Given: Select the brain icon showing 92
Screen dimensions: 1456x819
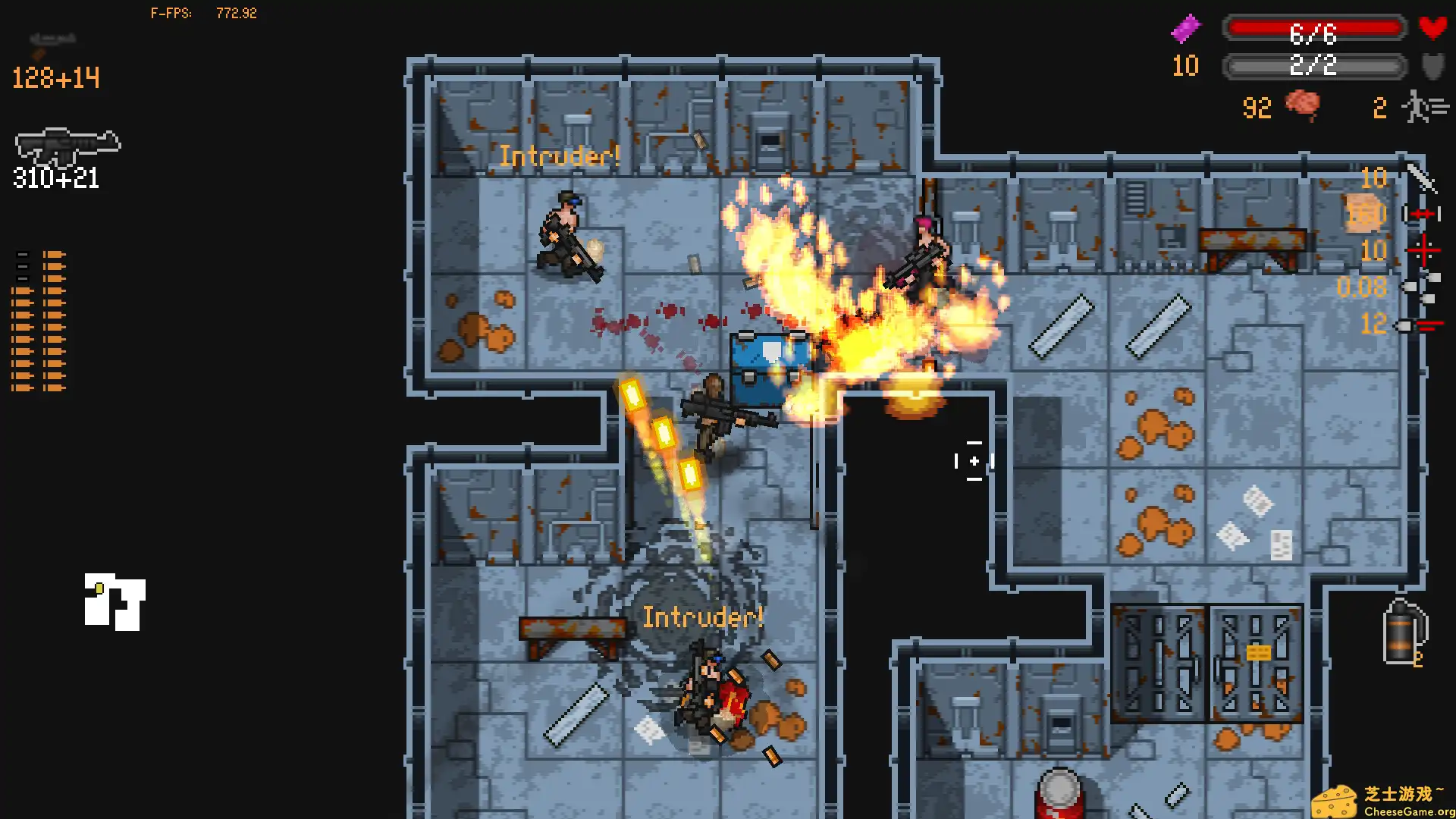Looking at the screenshot, I should click(1303, 106).
